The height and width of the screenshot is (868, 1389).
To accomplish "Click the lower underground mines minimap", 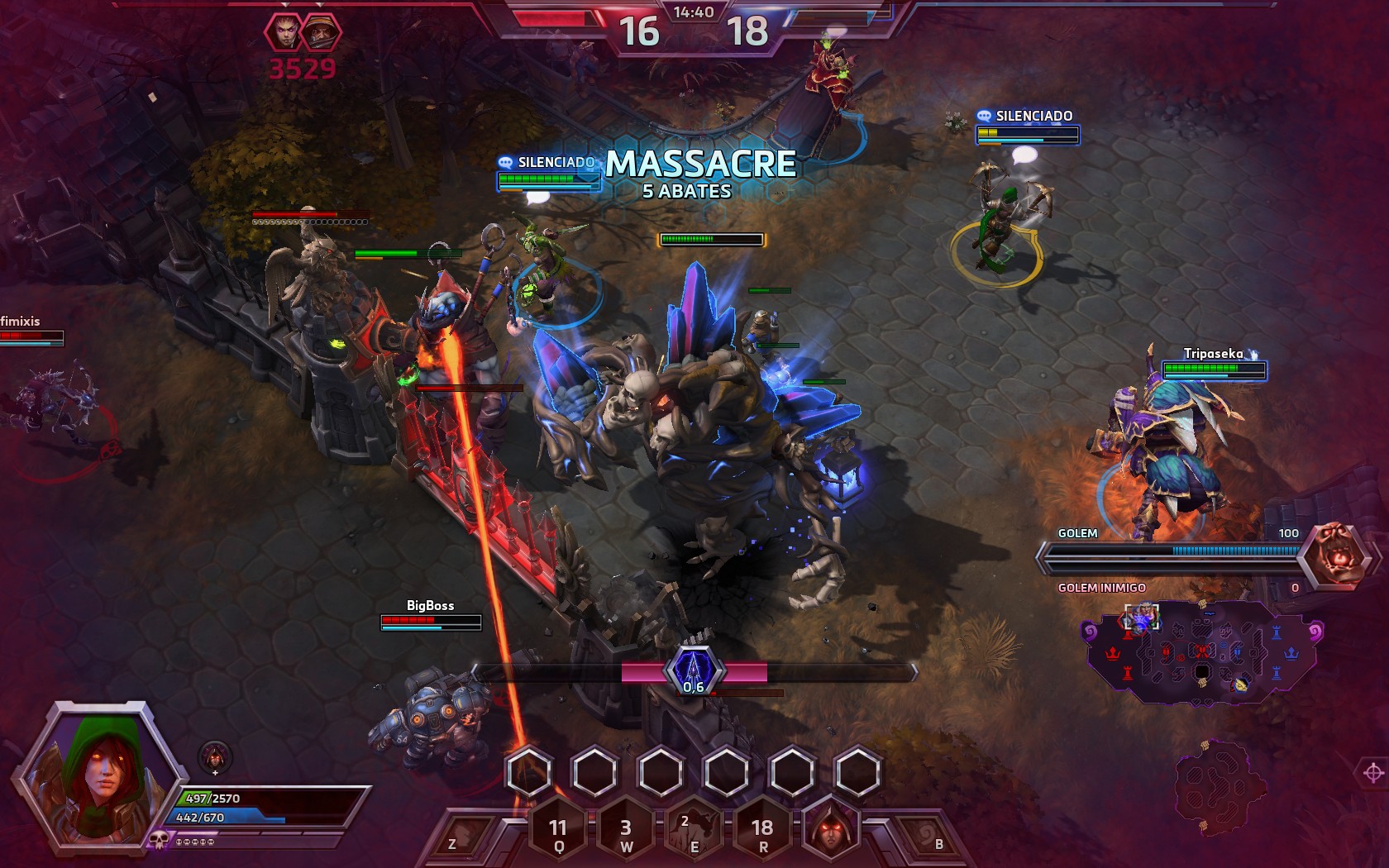I will (1212, 787).
